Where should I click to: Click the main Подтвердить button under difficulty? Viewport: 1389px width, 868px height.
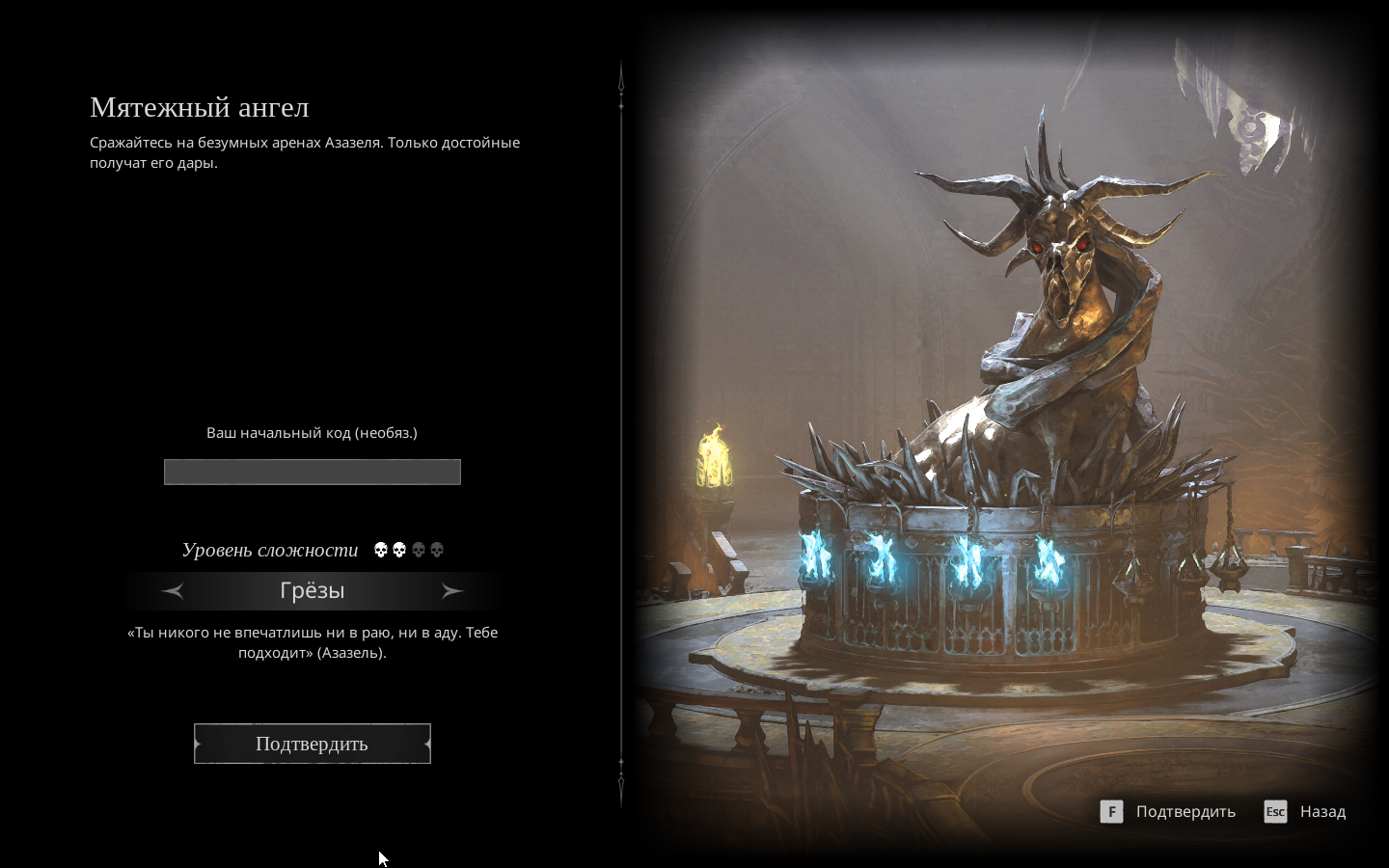312,744
